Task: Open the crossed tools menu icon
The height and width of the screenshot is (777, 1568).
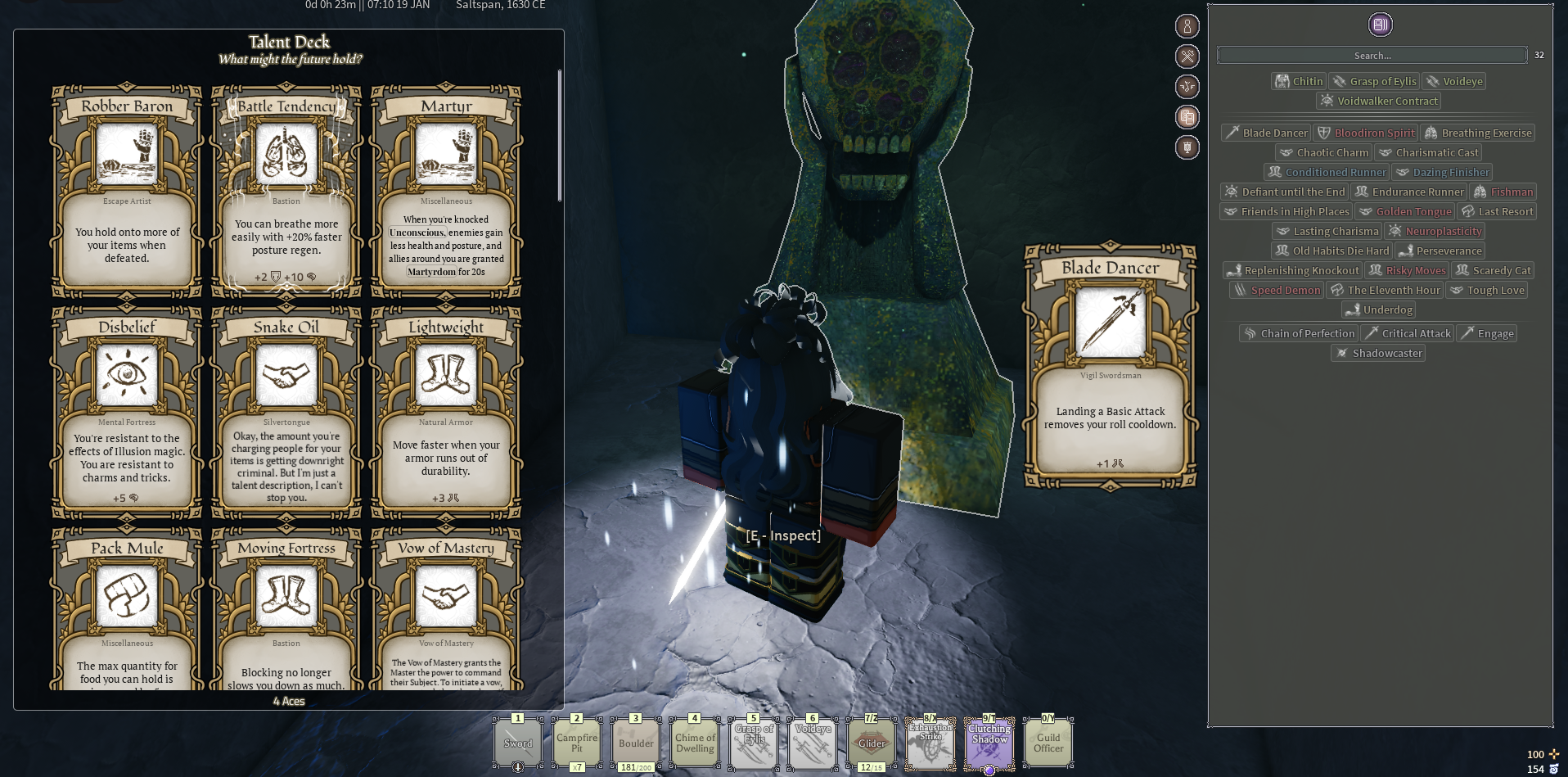Action: [1187, 56]
